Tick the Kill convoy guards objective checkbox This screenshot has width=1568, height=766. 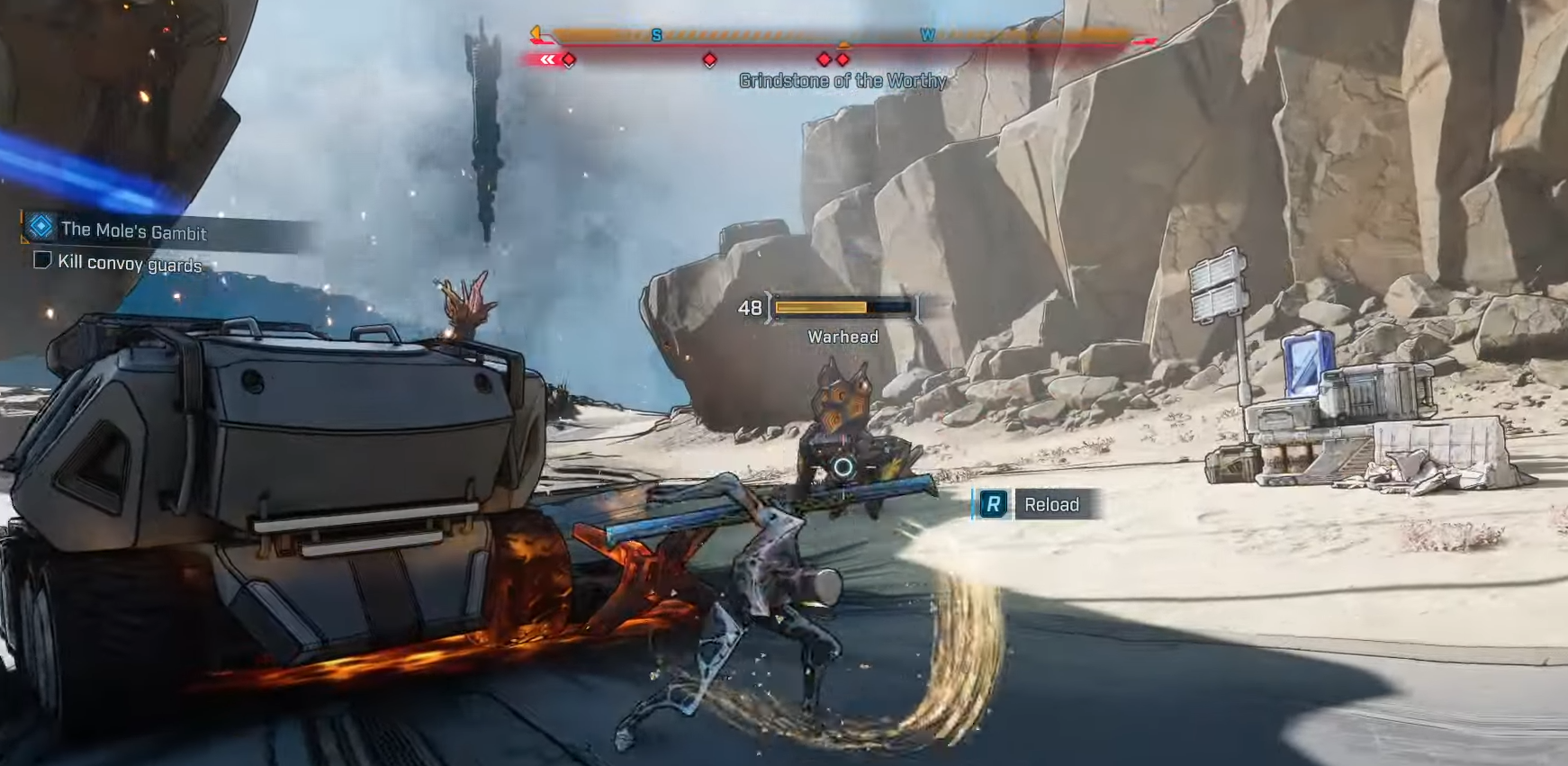pyautogui.click(x=41, y=260)
